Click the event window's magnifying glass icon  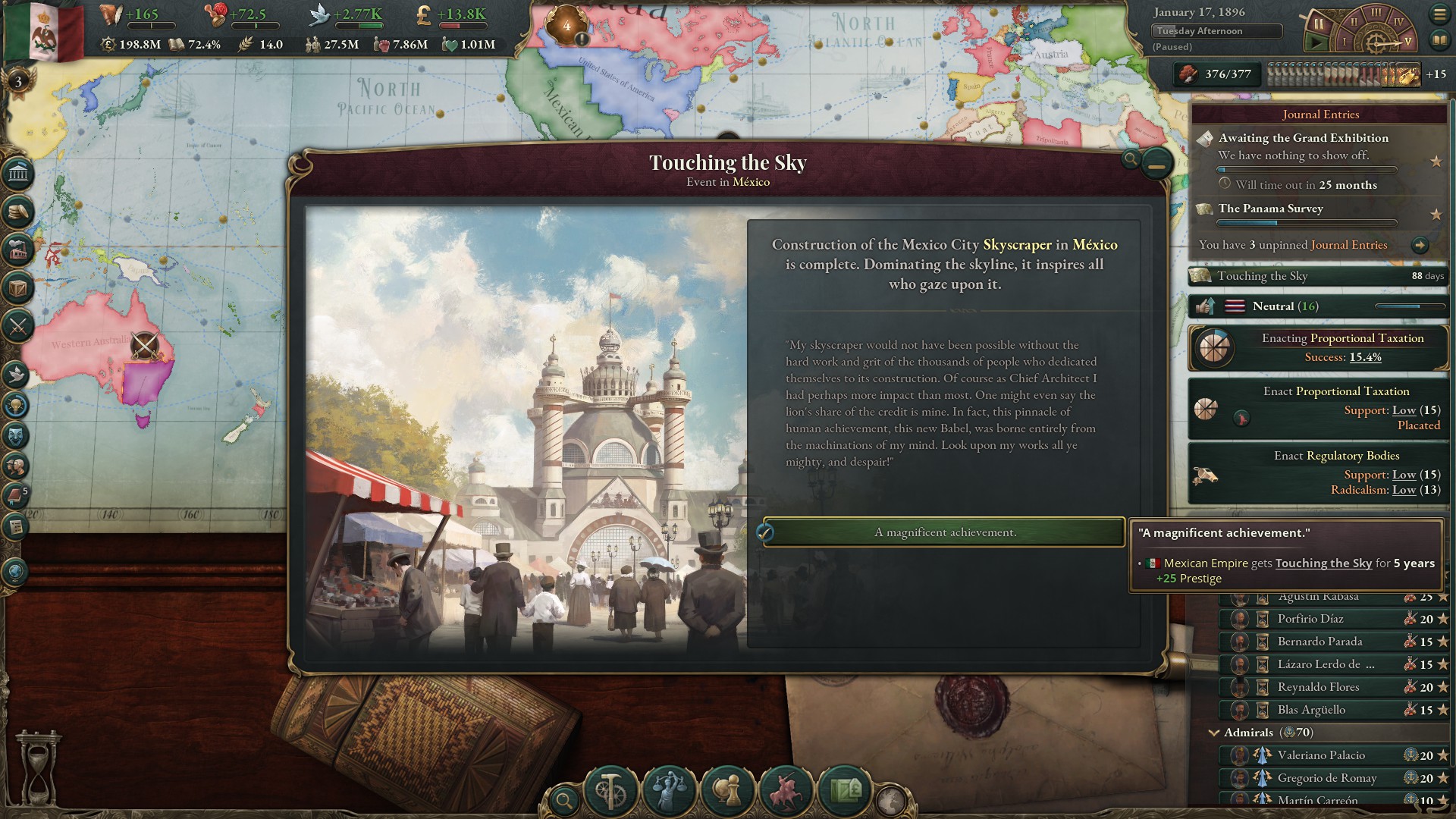pos(1131,159)
